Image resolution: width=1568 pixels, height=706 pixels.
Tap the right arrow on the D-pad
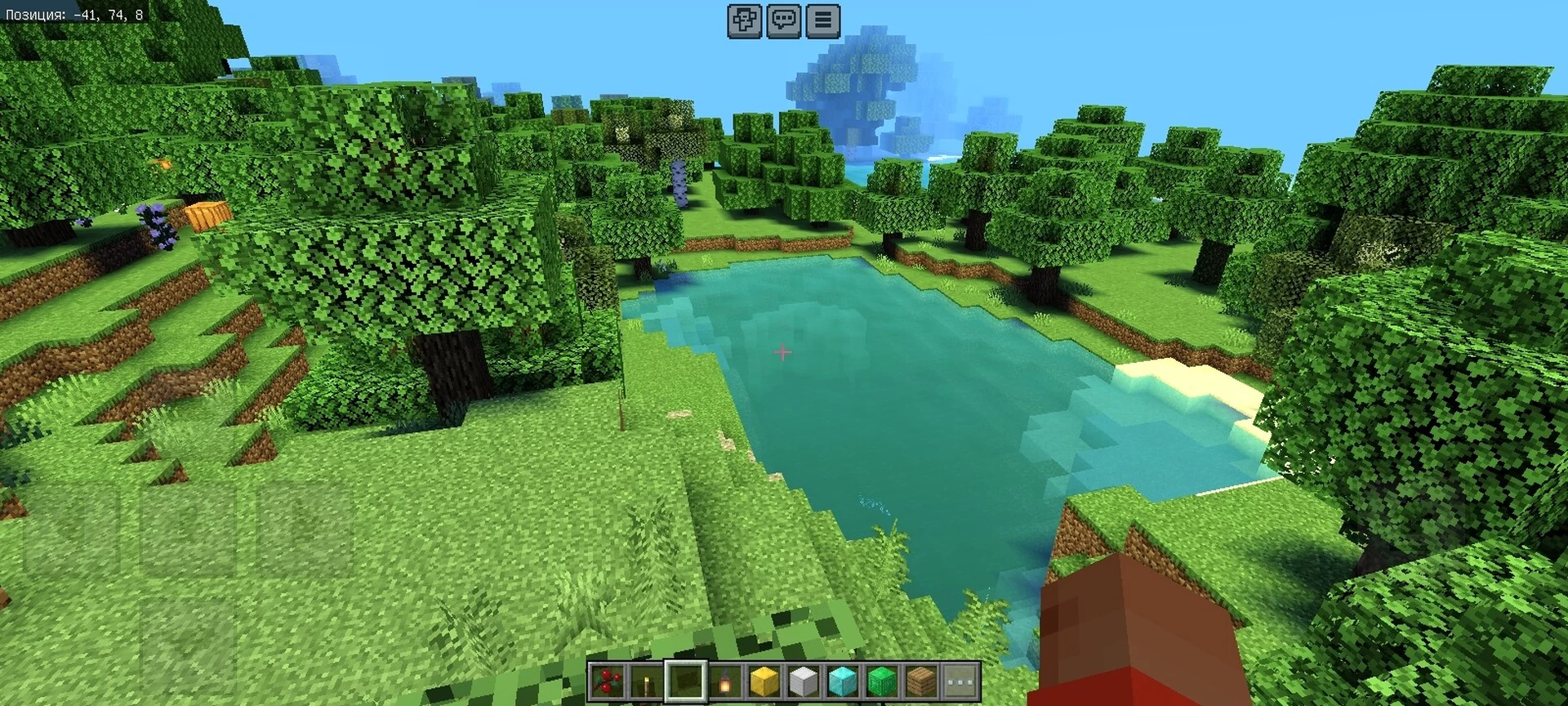(305, 529)
